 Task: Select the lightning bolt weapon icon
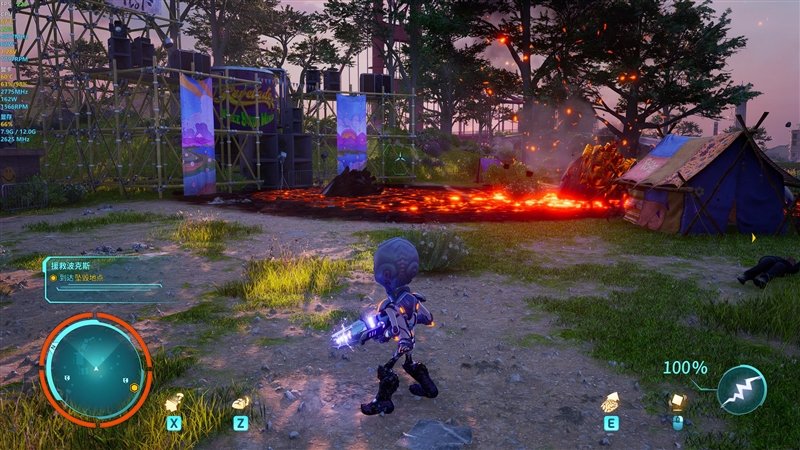(741, 390)
